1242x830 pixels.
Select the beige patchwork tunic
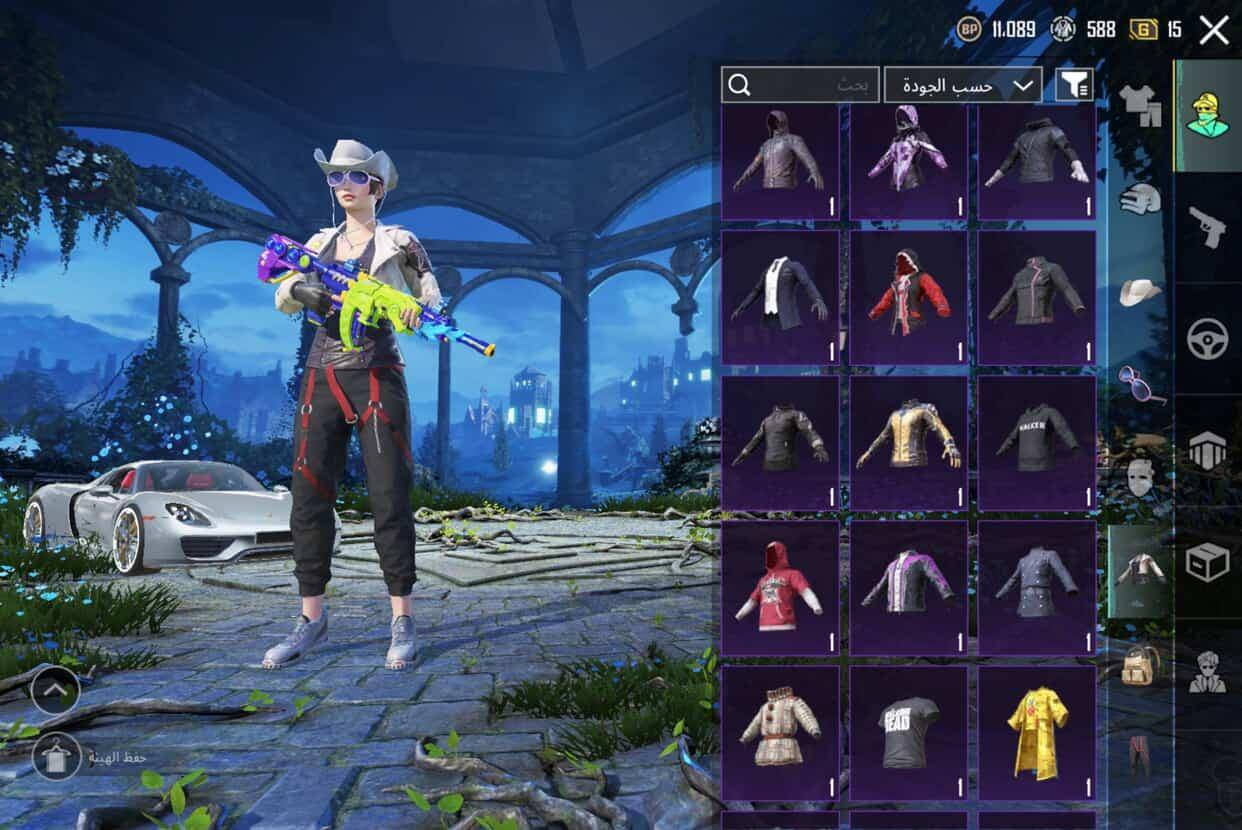tap(780, 732)
